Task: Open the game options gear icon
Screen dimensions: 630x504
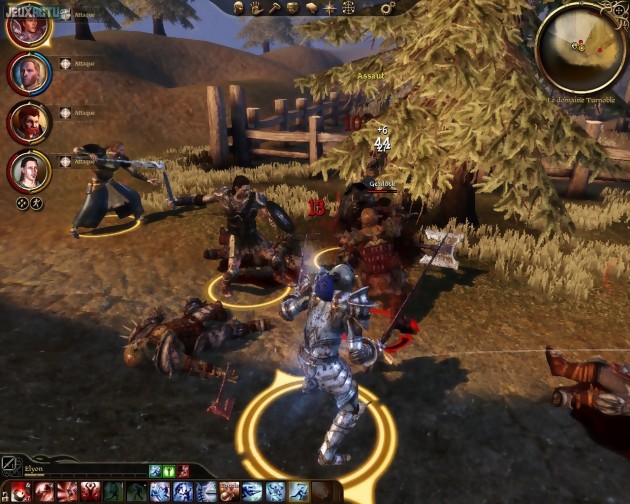Action: [x=386, y=8]
